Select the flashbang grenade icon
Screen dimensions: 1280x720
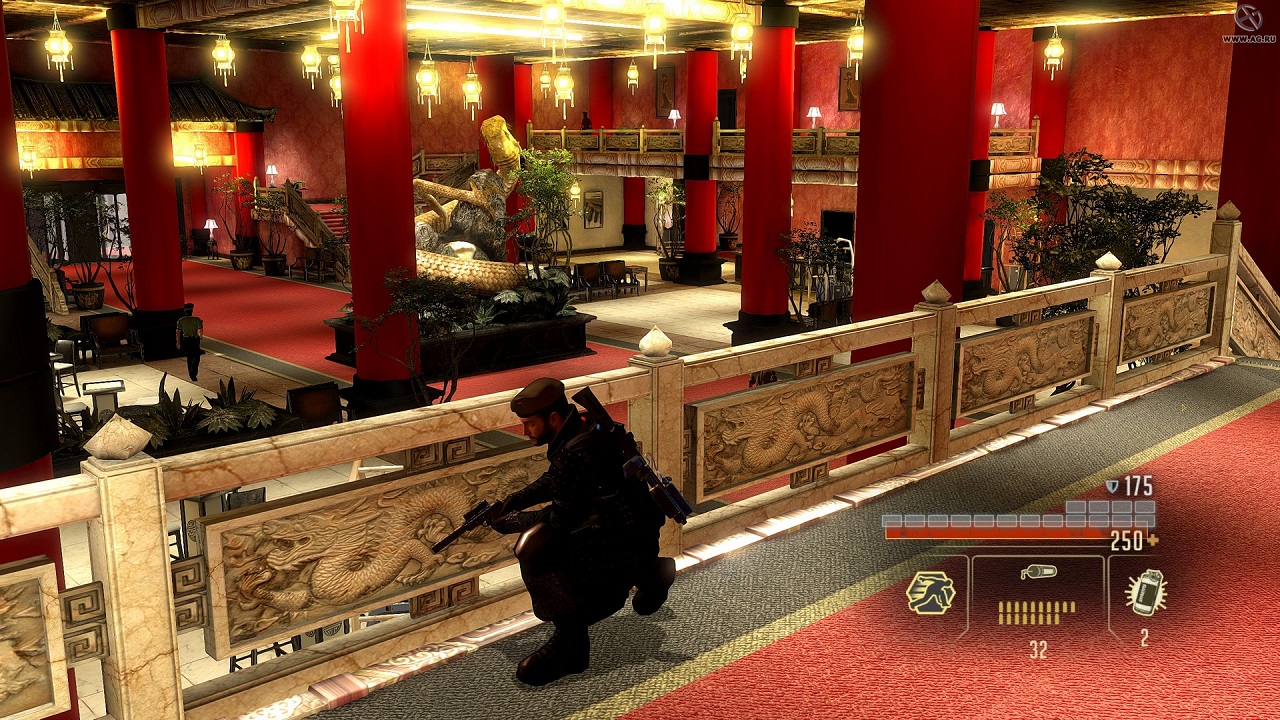click(x=1144, y=593)
